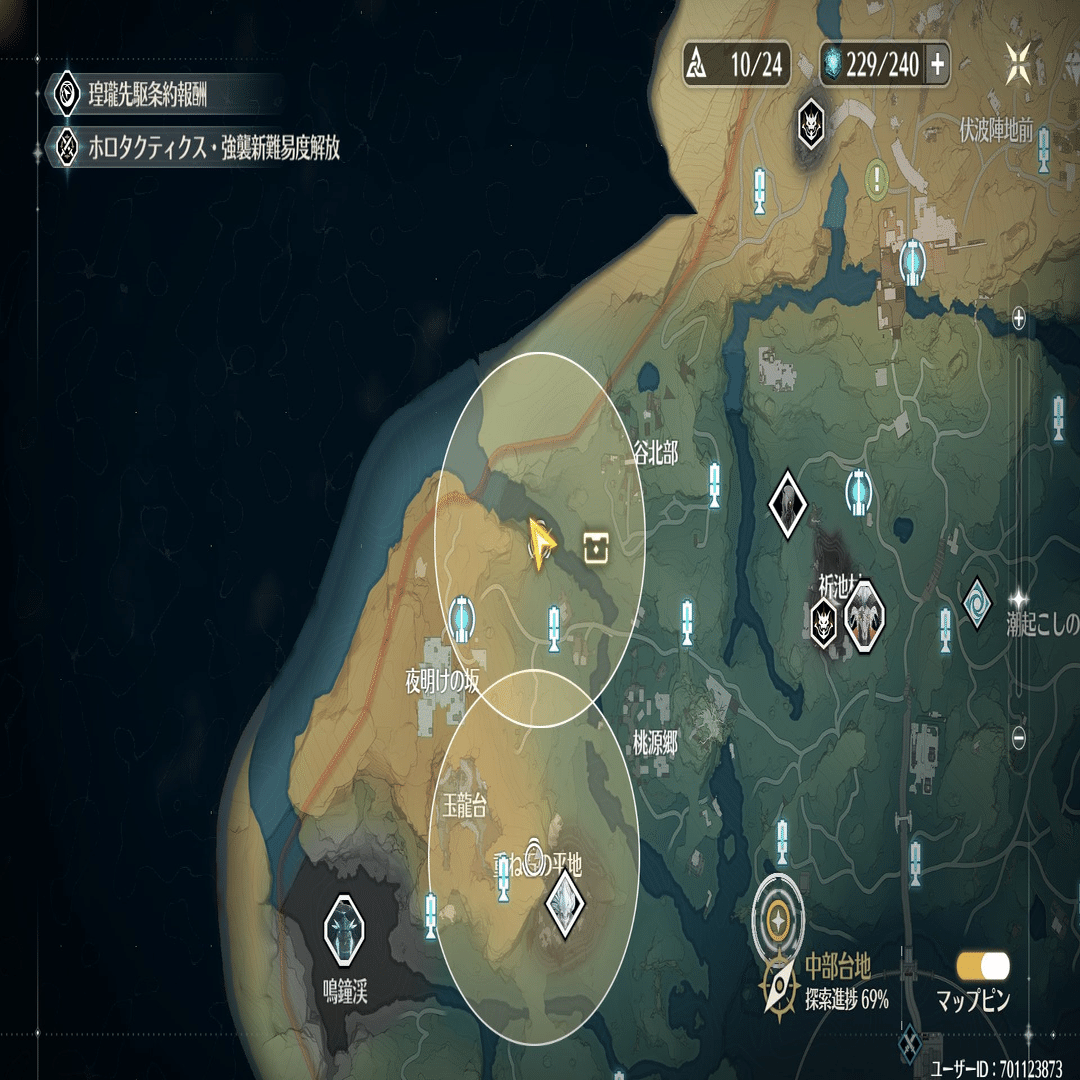Select the 鳴鐘渓 tower boss marker
The height and width of the screenshot is (1080, 1080).
pyautogui.click(x=342, y=927)
